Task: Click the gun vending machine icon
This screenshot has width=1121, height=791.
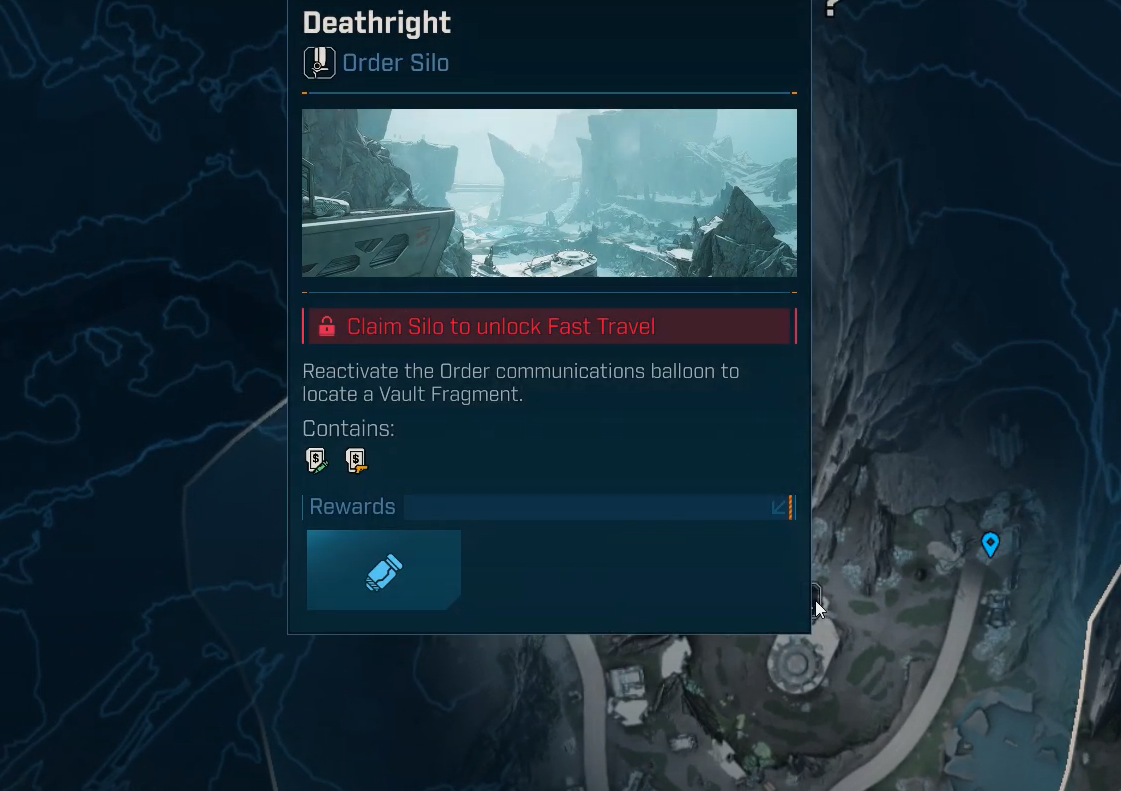Action: point(356,460)
